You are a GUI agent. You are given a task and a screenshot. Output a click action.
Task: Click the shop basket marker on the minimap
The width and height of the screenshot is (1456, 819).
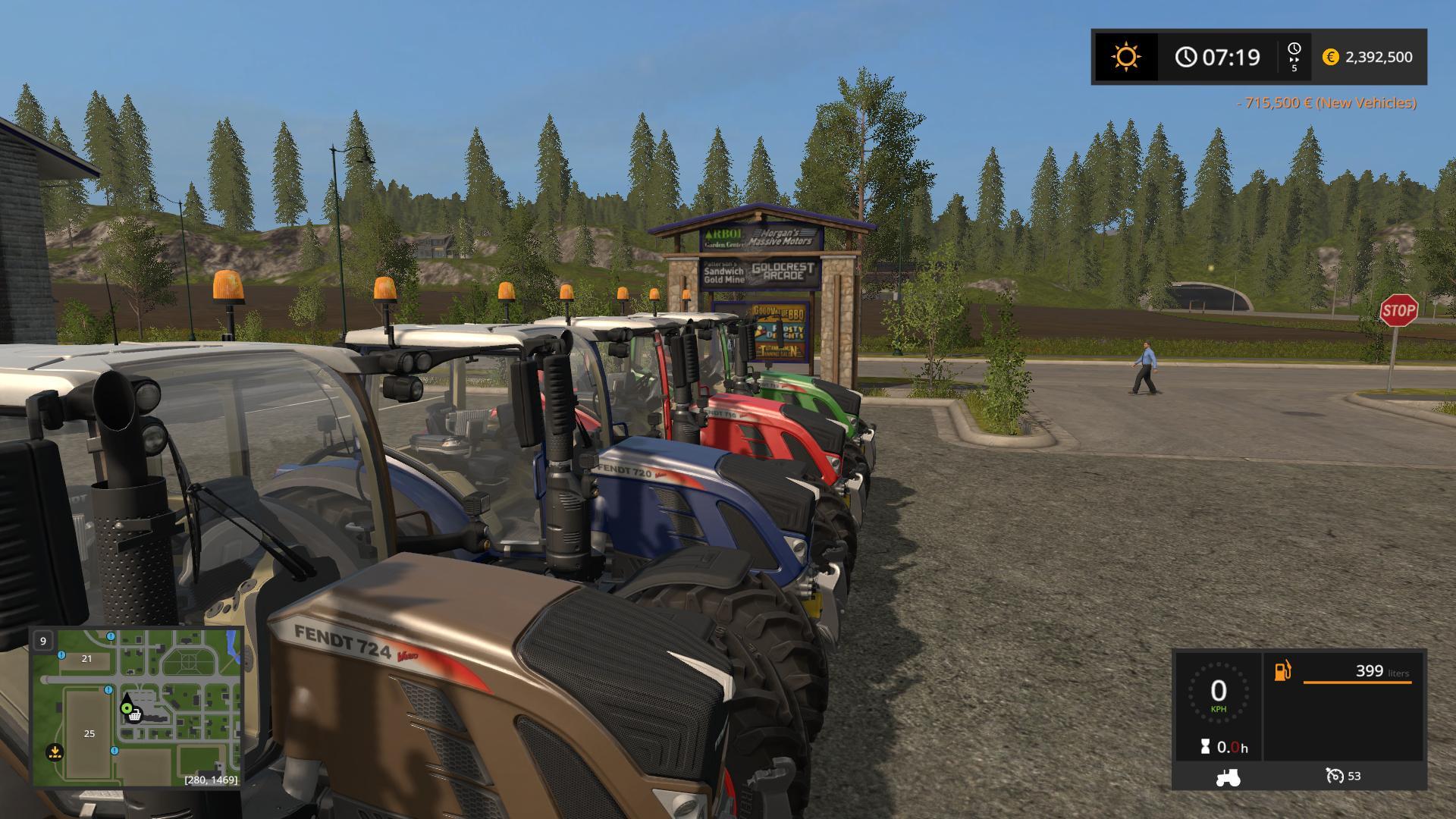(x=135, y=715)
